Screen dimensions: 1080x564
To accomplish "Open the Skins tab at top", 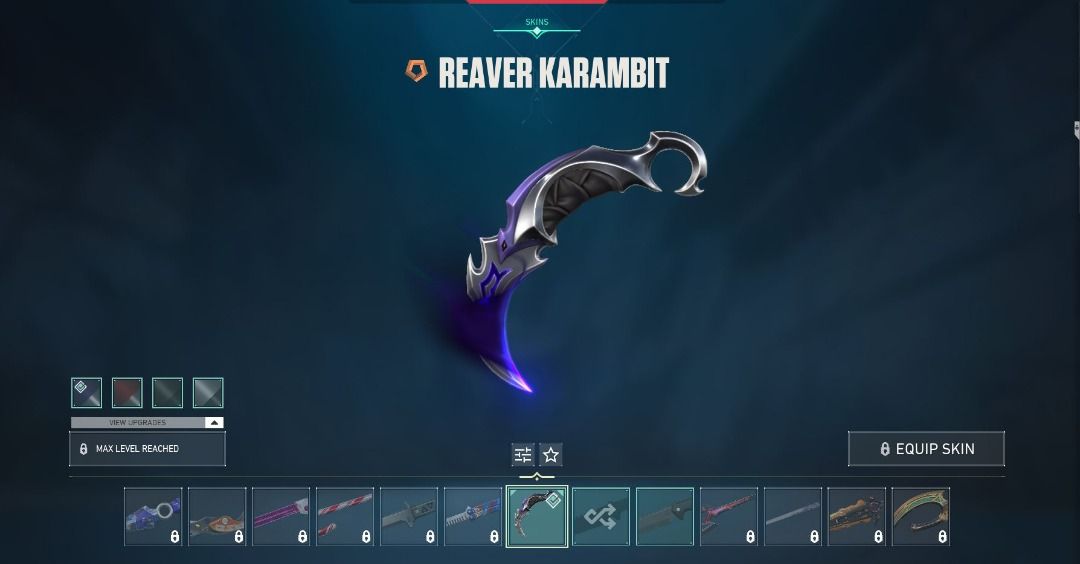I will [x=537, y=22].
